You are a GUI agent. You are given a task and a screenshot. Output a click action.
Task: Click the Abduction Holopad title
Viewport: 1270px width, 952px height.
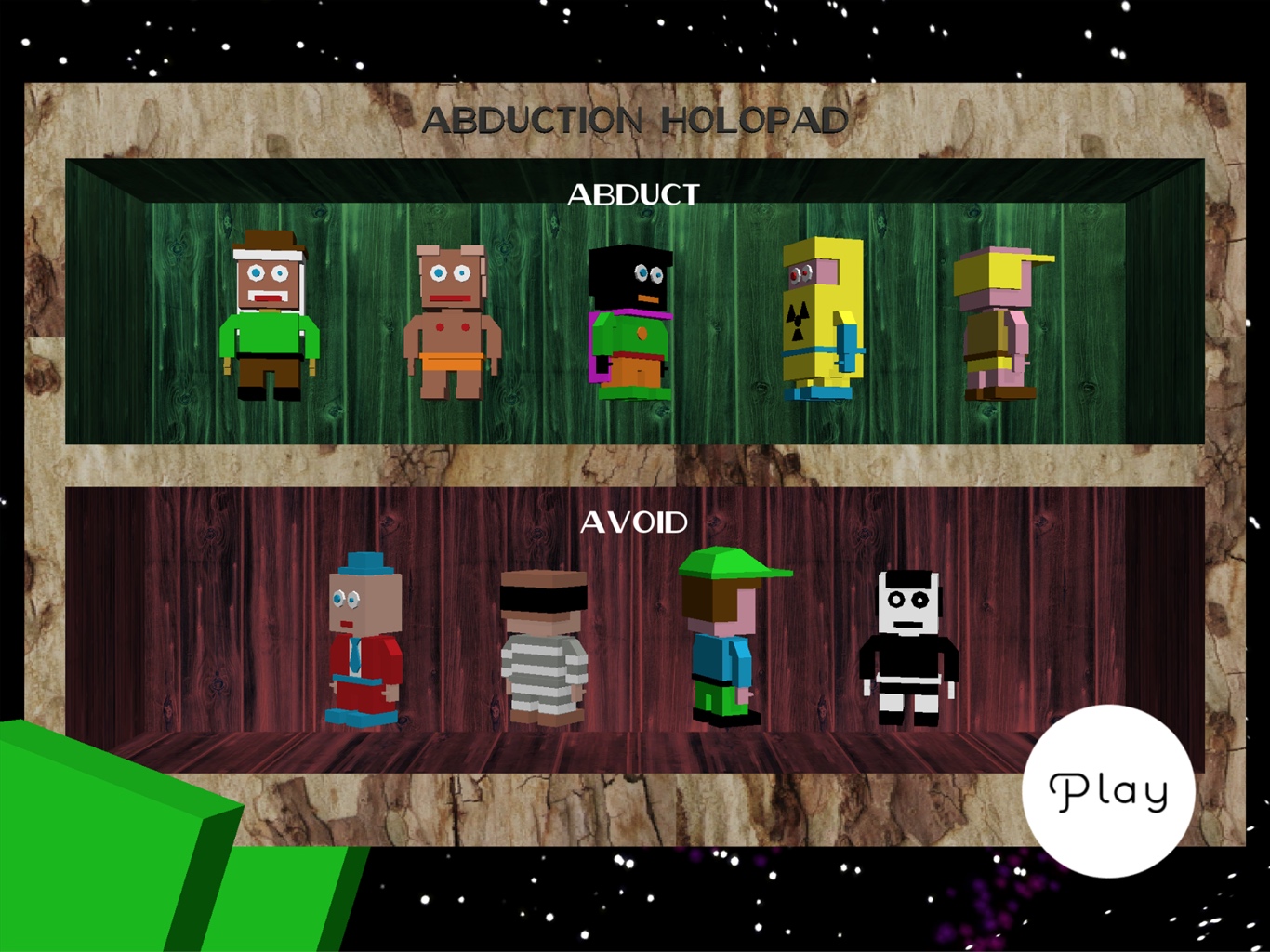click(637, 119)
